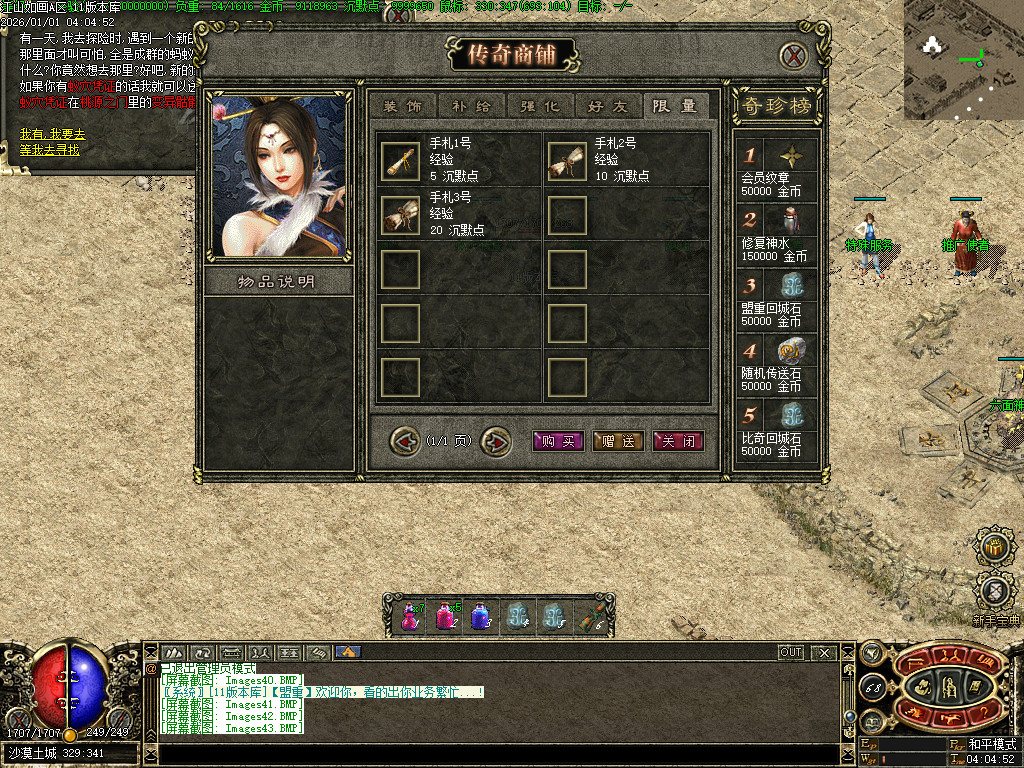This screenshot has width=1024, height=768.
Task: Open the minimap
Action: click(x=963, y=60)
